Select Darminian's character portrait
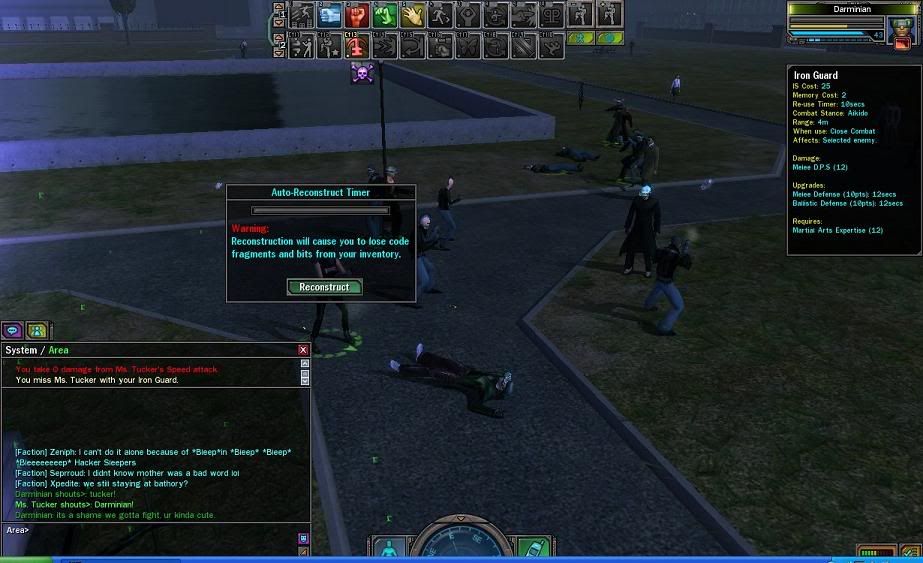 (x=901, y=25)
